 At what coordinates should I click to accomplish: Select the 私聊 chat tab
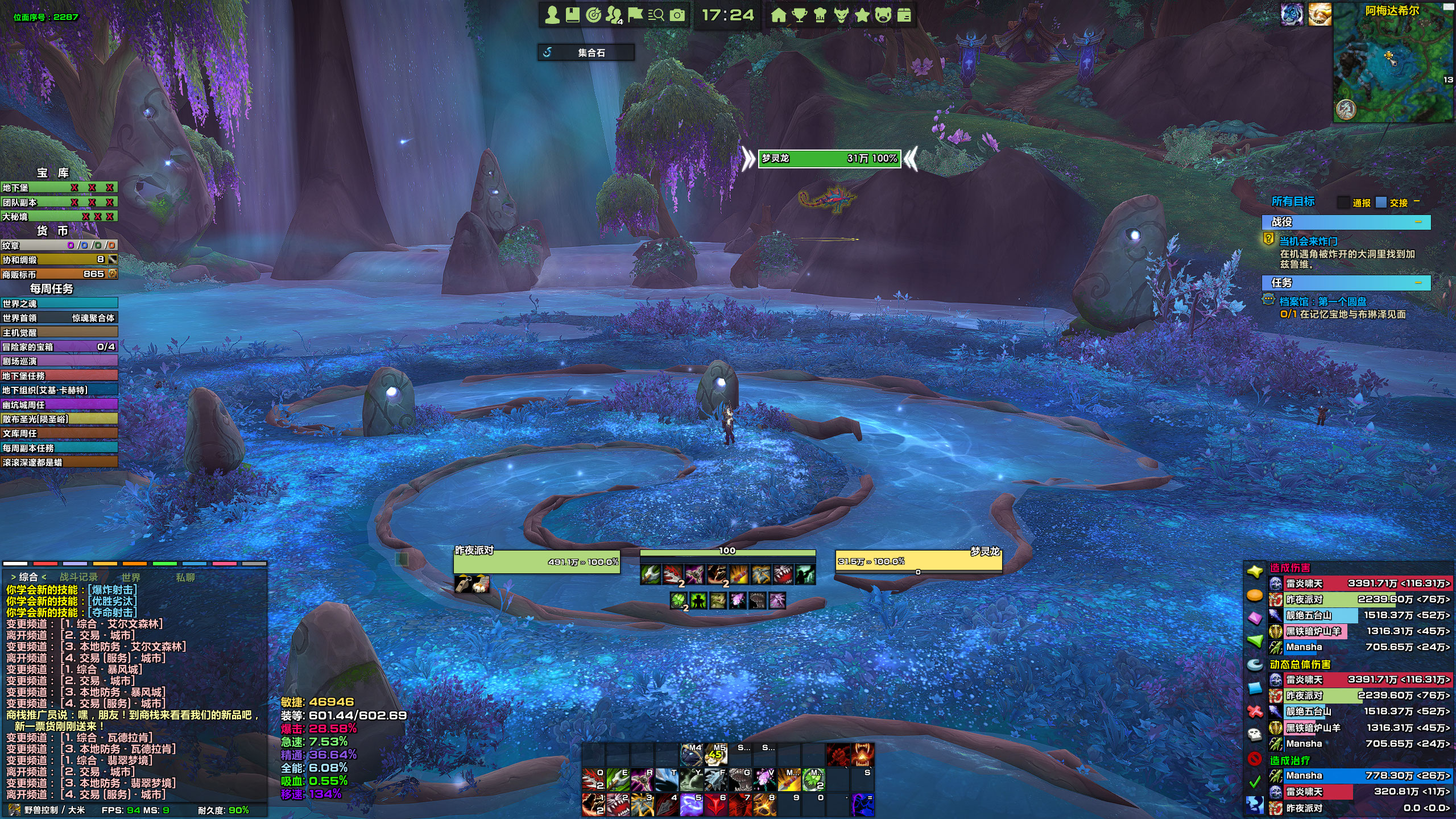click(185, 577)
